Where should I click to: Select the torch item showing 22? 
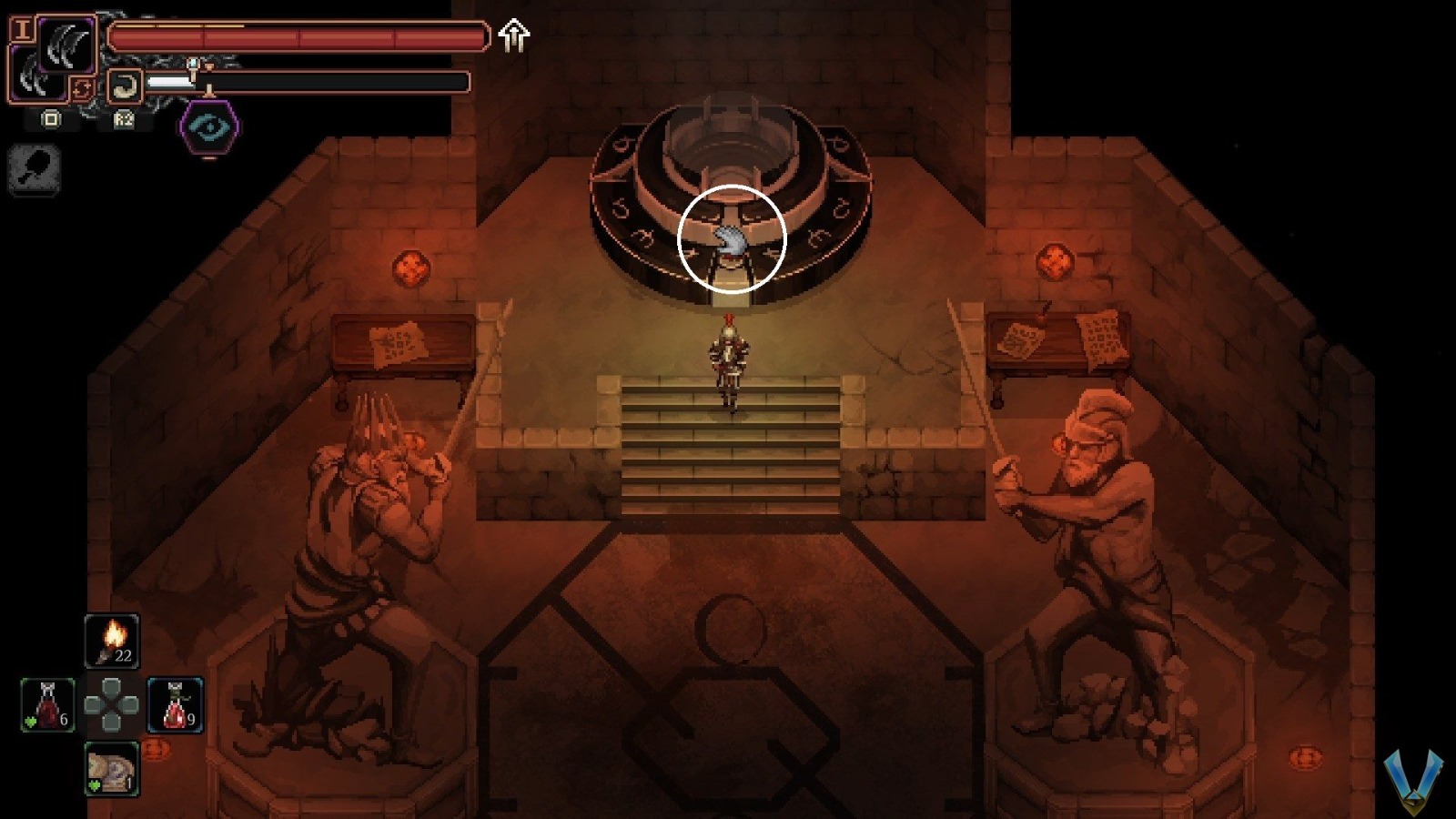pyautogui.click(x=111, y=640)
